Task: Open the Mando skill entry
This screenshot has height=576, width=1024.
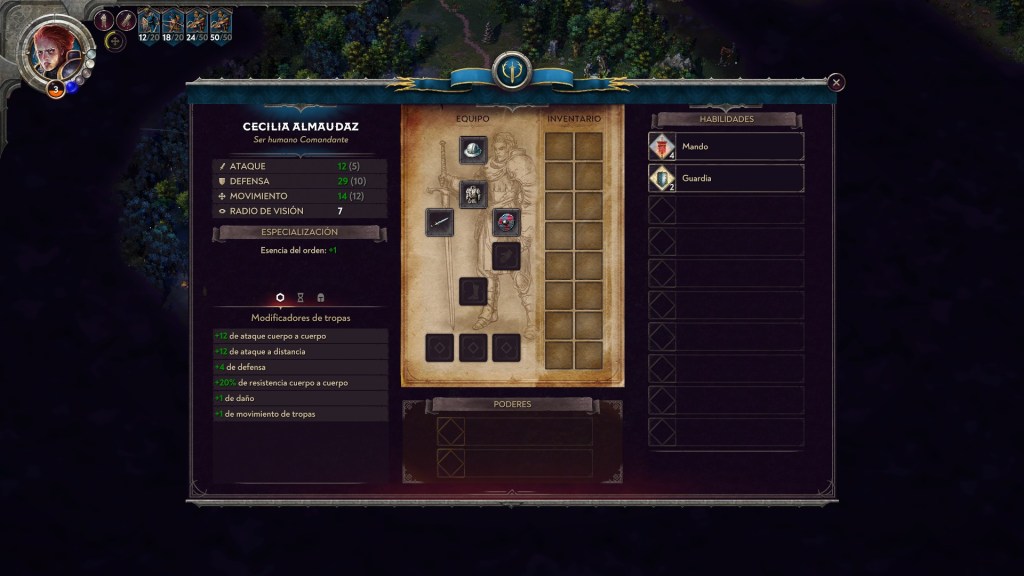Action: click(726, 146)
